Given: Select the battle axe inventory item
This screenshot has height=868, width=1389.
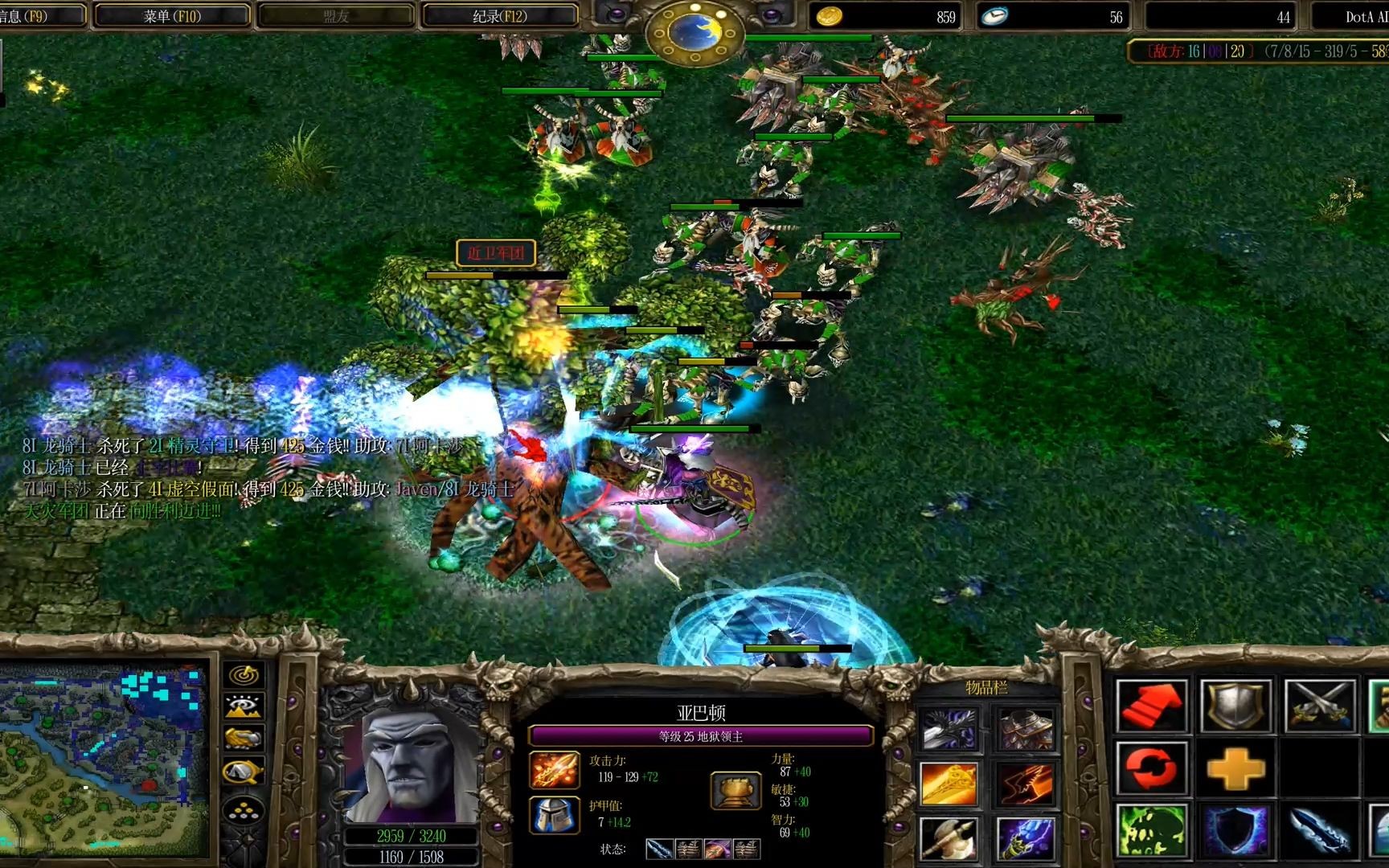Looking at the screenshot, I should tap(949, 838).
